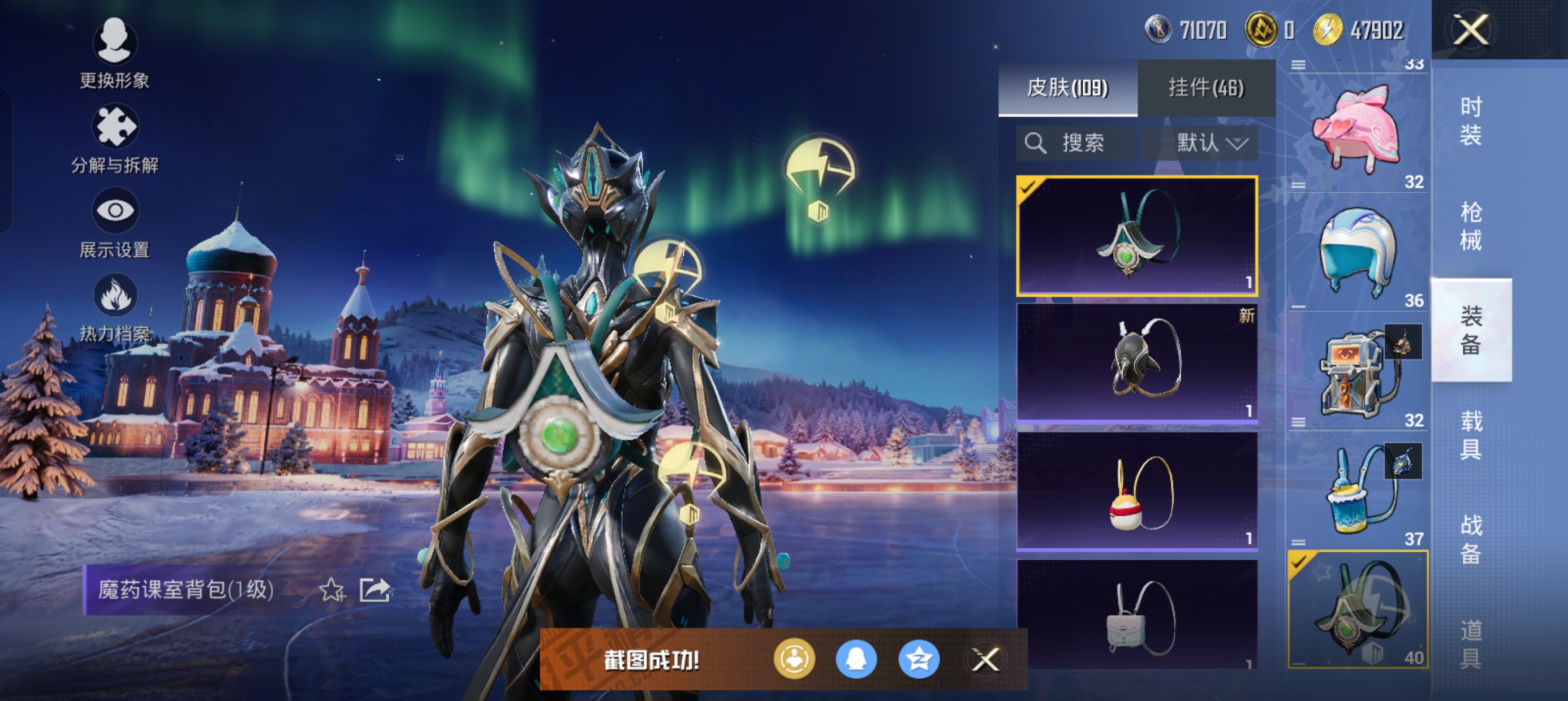The width and height of the screenshot is (1568, 701).
Task: Open the 枪械 weapons category tab
Action: coord(1470,226)
